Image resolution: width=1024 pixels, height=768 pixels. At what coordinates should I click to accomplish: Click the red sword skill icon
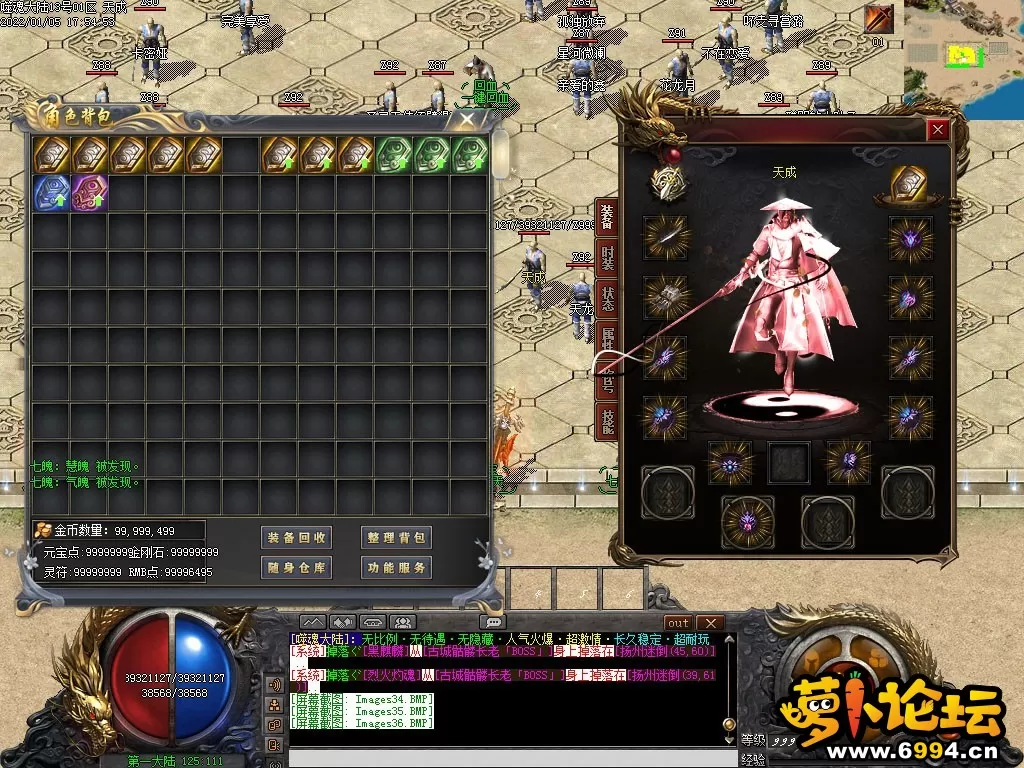click(879, 18)
